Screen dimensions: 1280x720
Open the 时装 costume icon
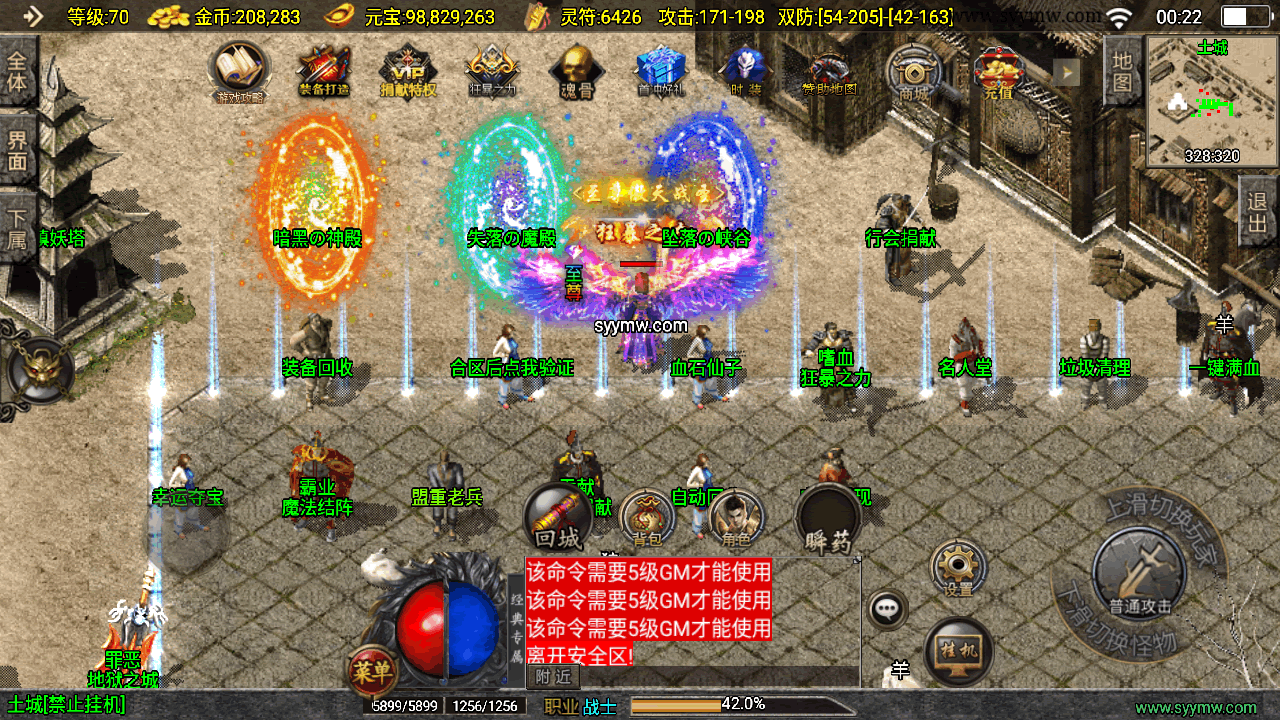[x=744, y=70]
